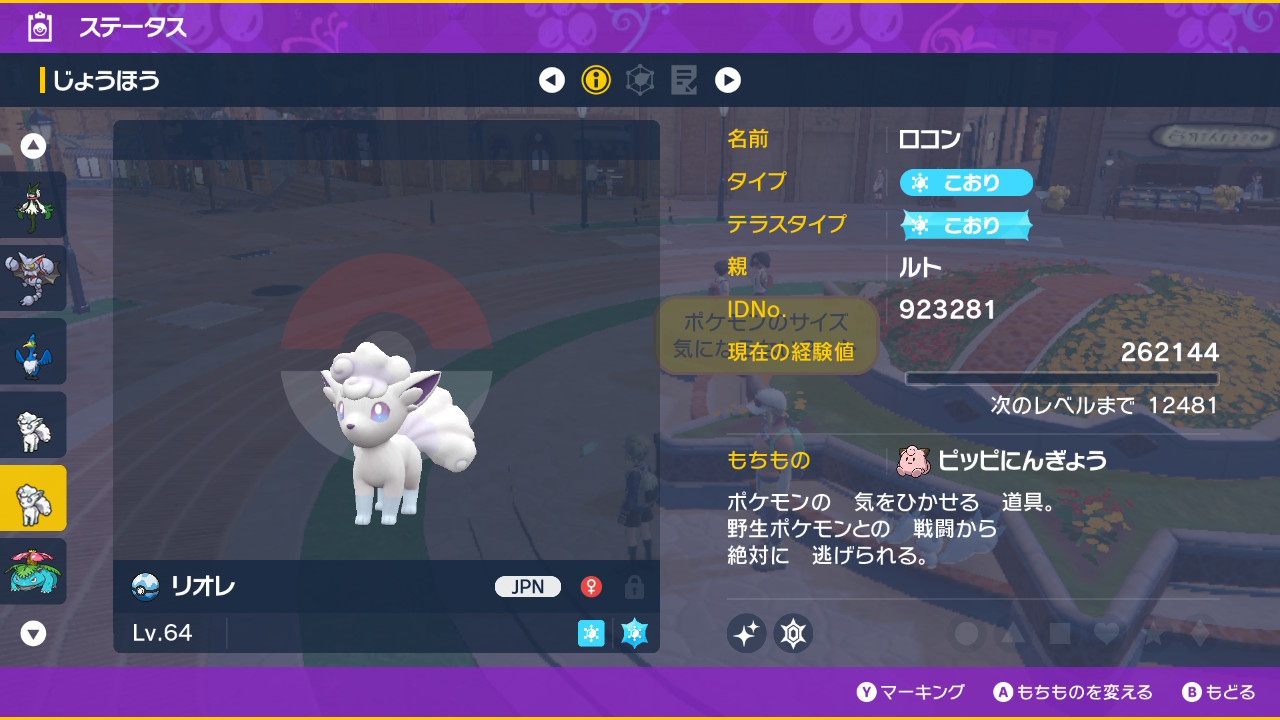Go to the next status page arrow
The height and width of the screenshot is (720, 1280).
coord(728,80)
